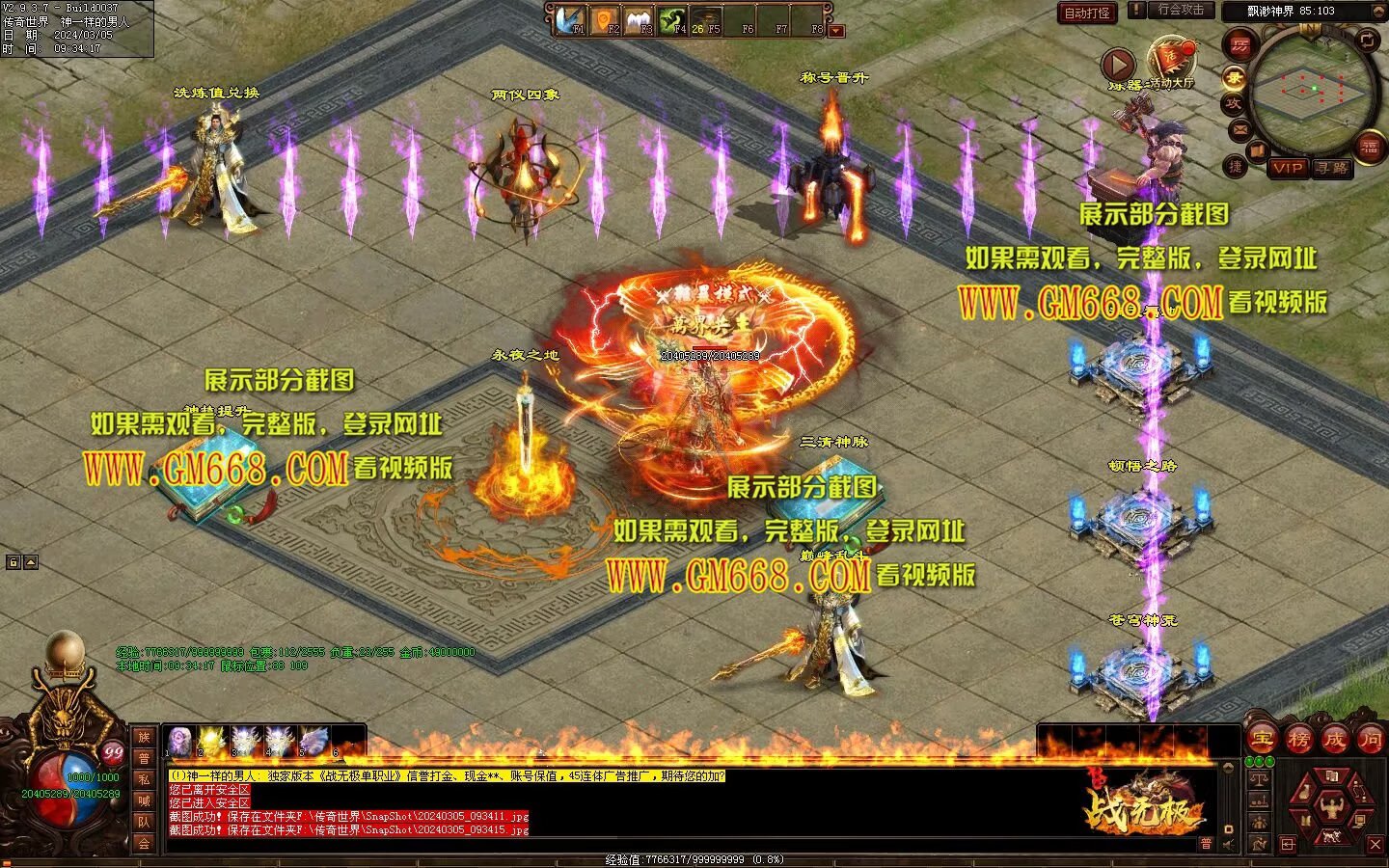Screen dimensions: 1389x868
Task: Open the 榜 rankings button
Action: (1298, 740)
